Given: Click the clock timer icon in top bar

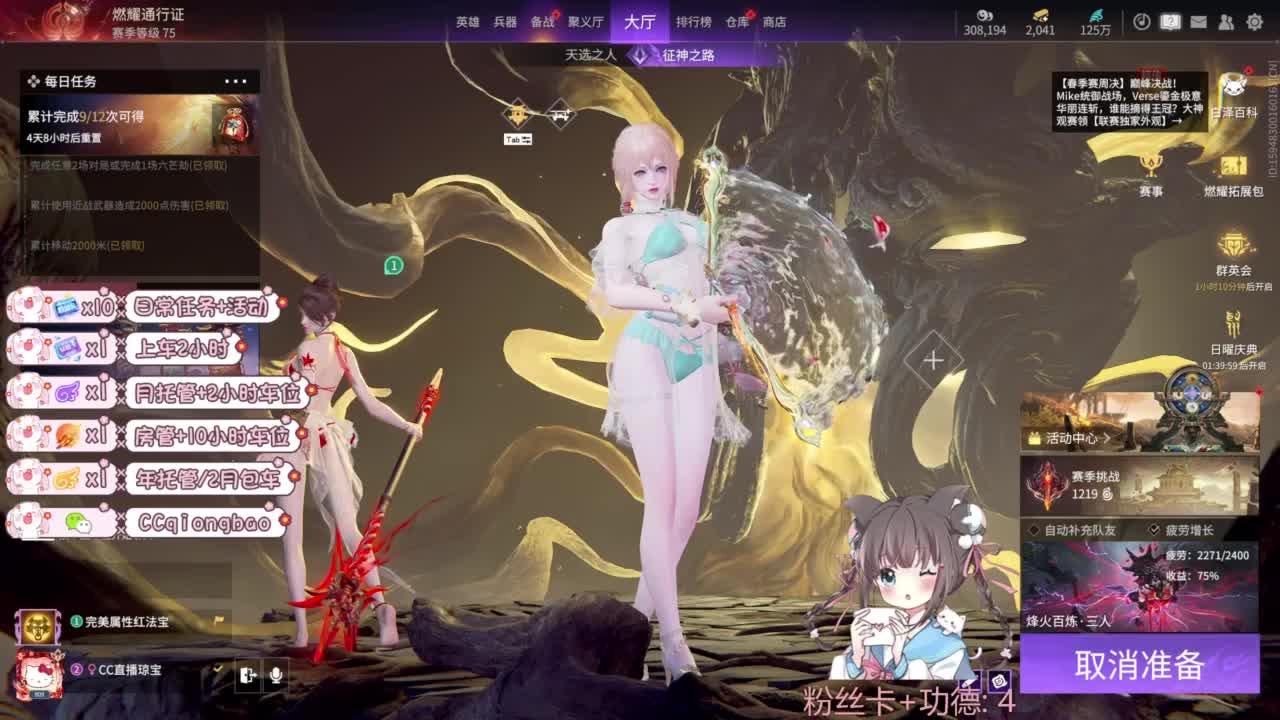Looking at the screenshot, I should [1141, 21].
